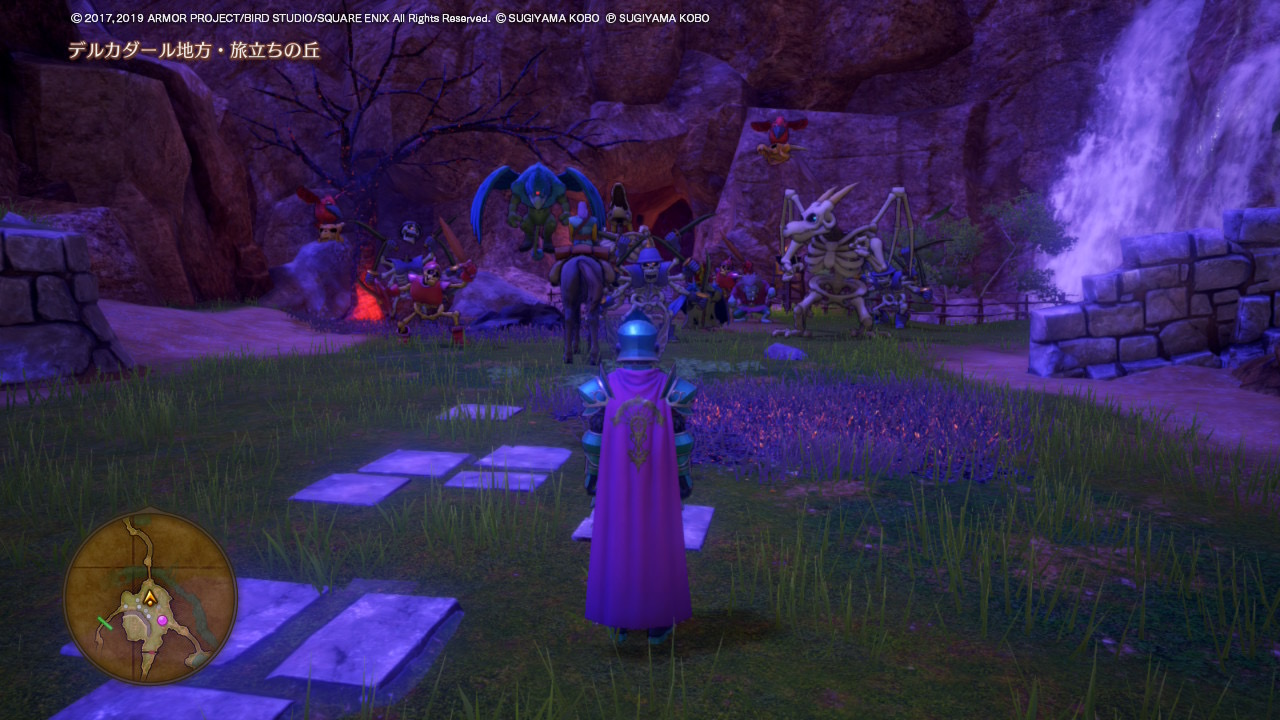Click the pink dot marker on minimap
Image resolution: width=1280 pixels, height=720 pixels.
[162, 621]
